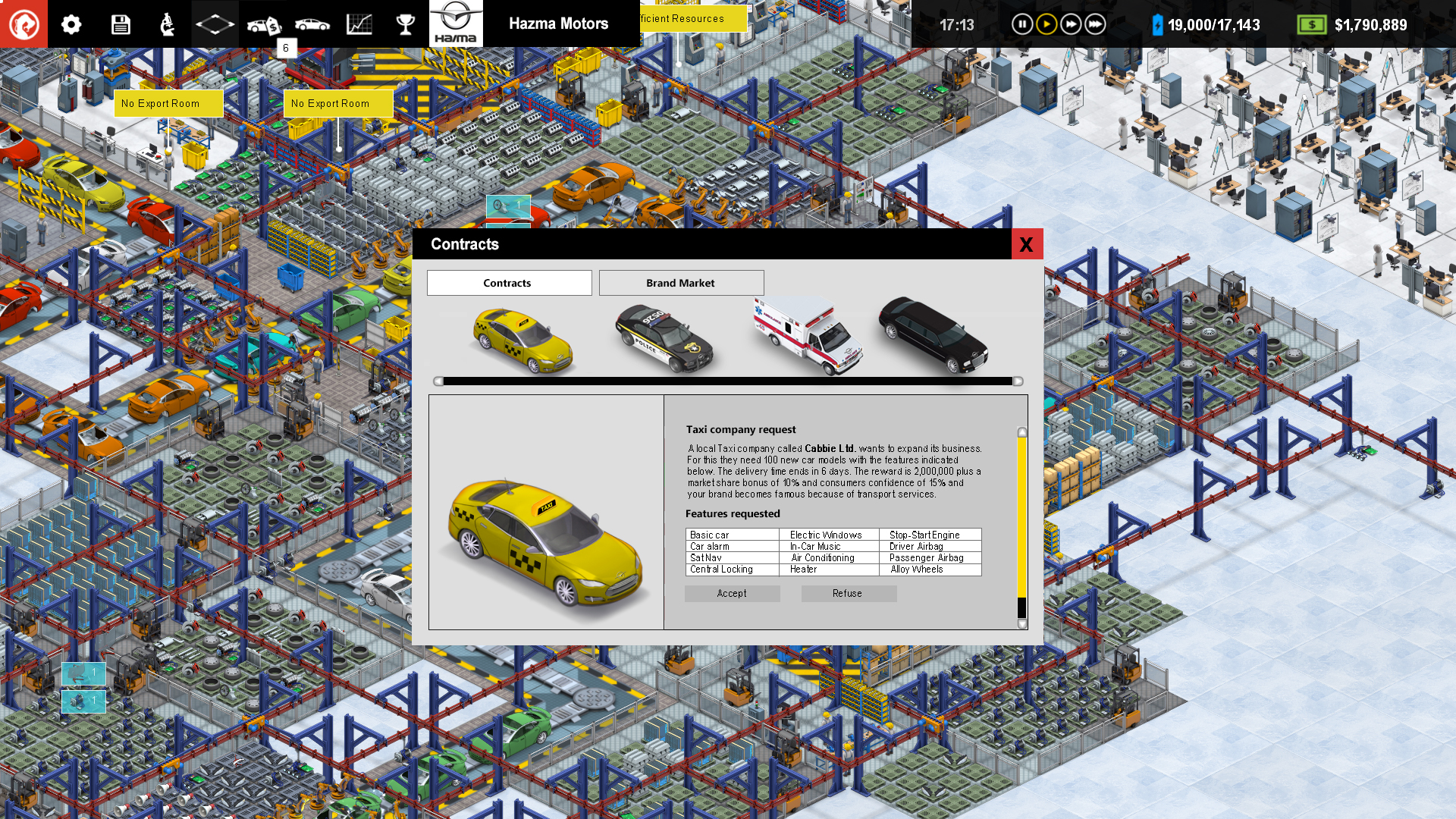Select the factory floor diamond icon
Viewport: 1456px width, 819px height.
pos(215,24)
